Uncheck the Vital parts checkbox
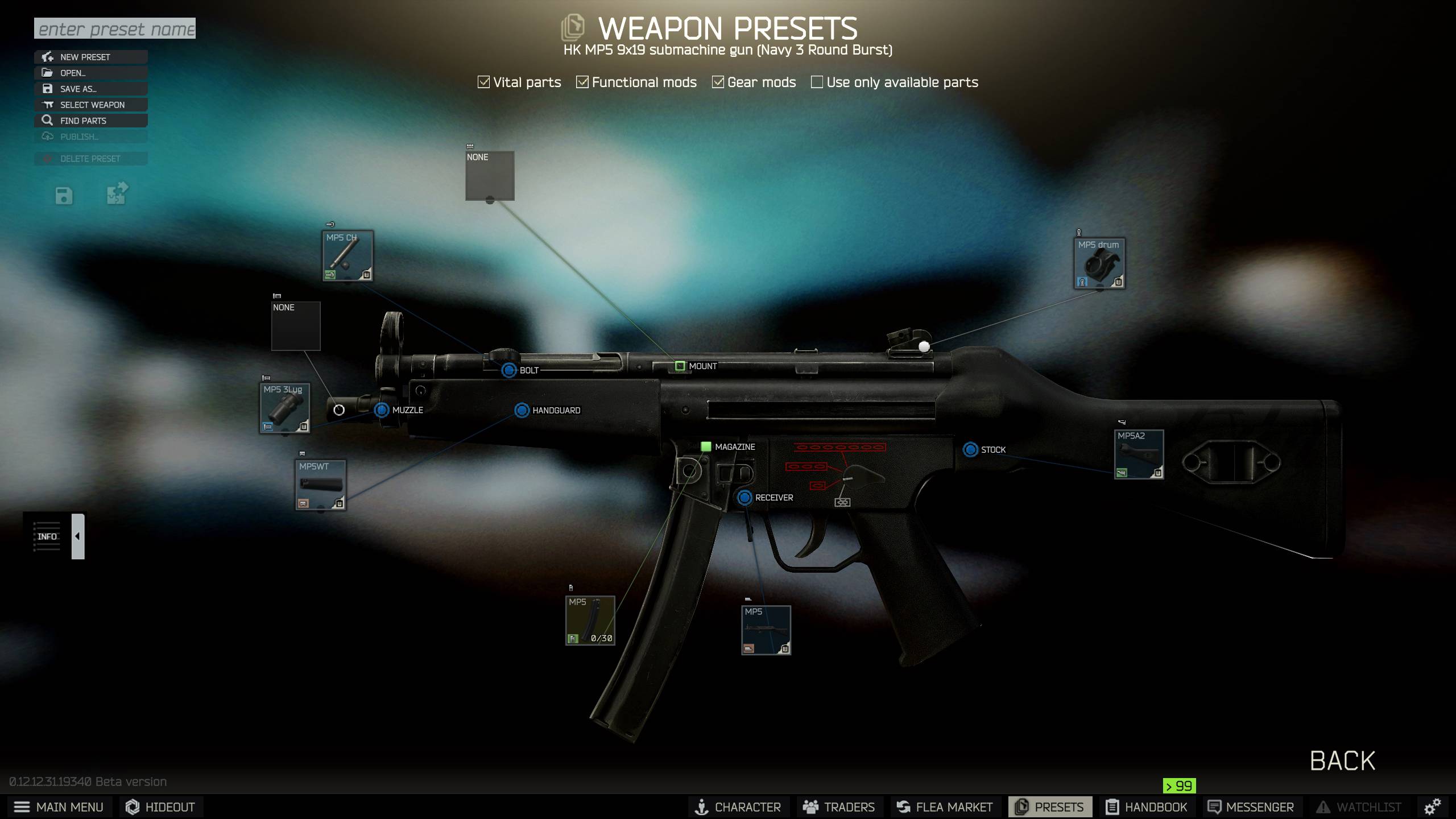This screenshot has height=819, width=1456. coord(483,82)
